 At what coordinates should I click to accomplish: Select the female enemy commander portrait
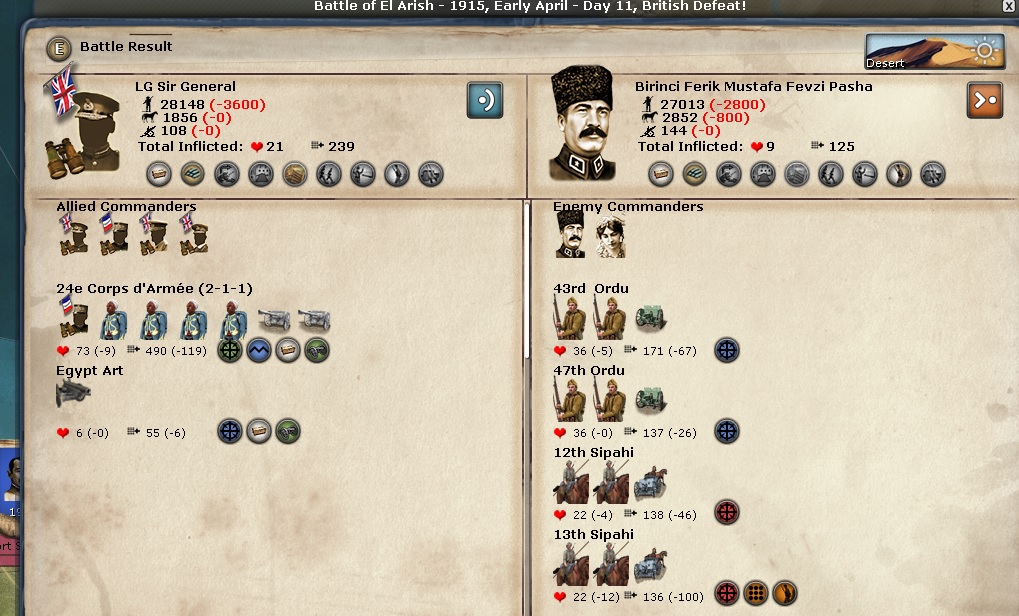[x=610, y=237]
